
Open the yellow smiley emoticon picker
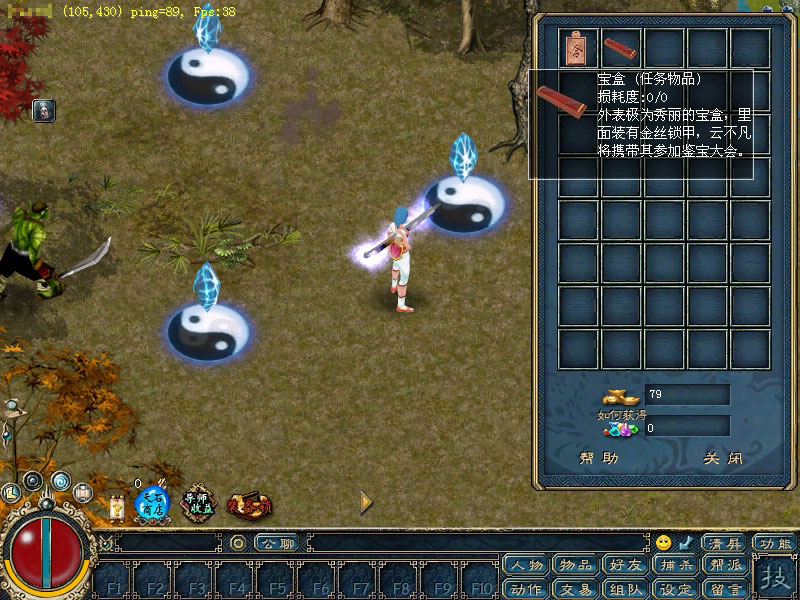[664, 543]
